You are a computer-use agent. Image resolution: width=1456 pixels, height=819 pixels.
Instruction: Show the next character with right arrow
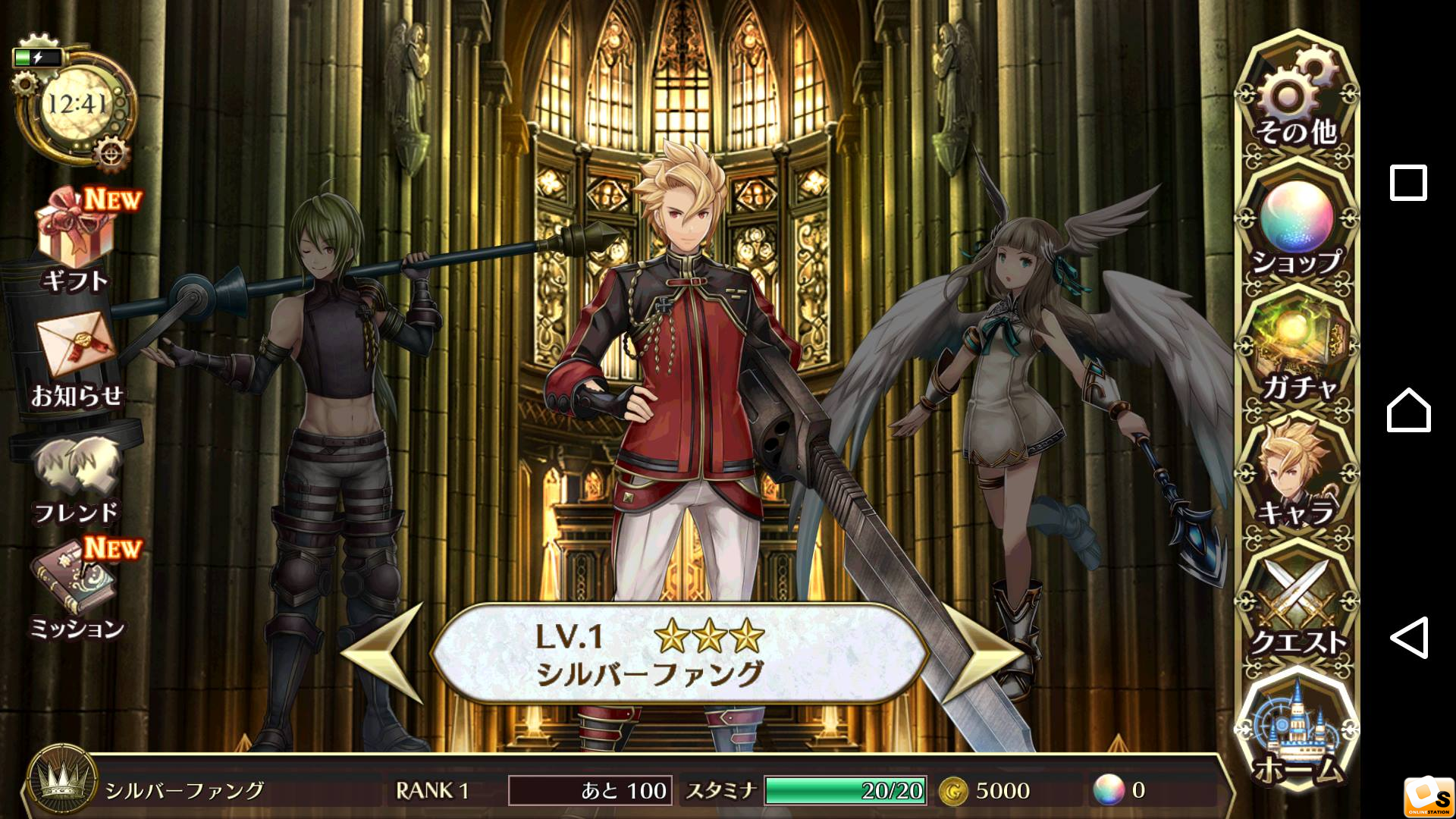(x=981, y=654)
